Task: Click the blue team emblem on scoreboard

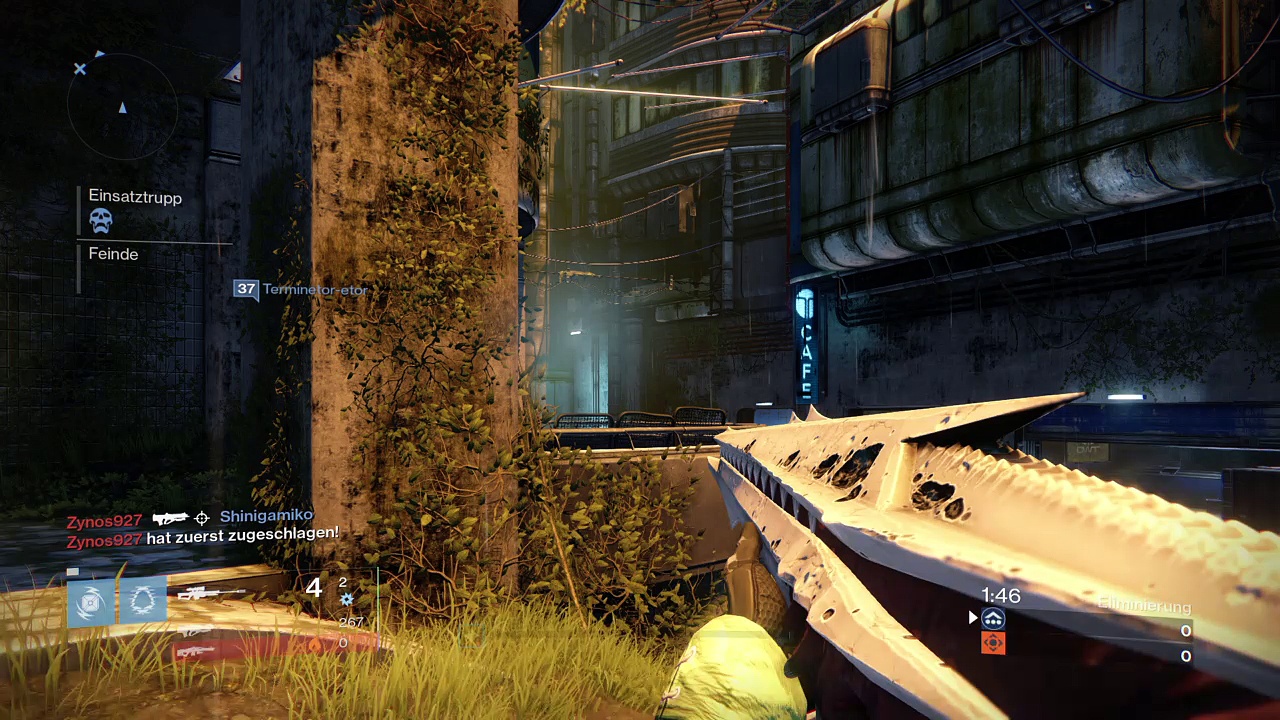Action: coord(993,619)
